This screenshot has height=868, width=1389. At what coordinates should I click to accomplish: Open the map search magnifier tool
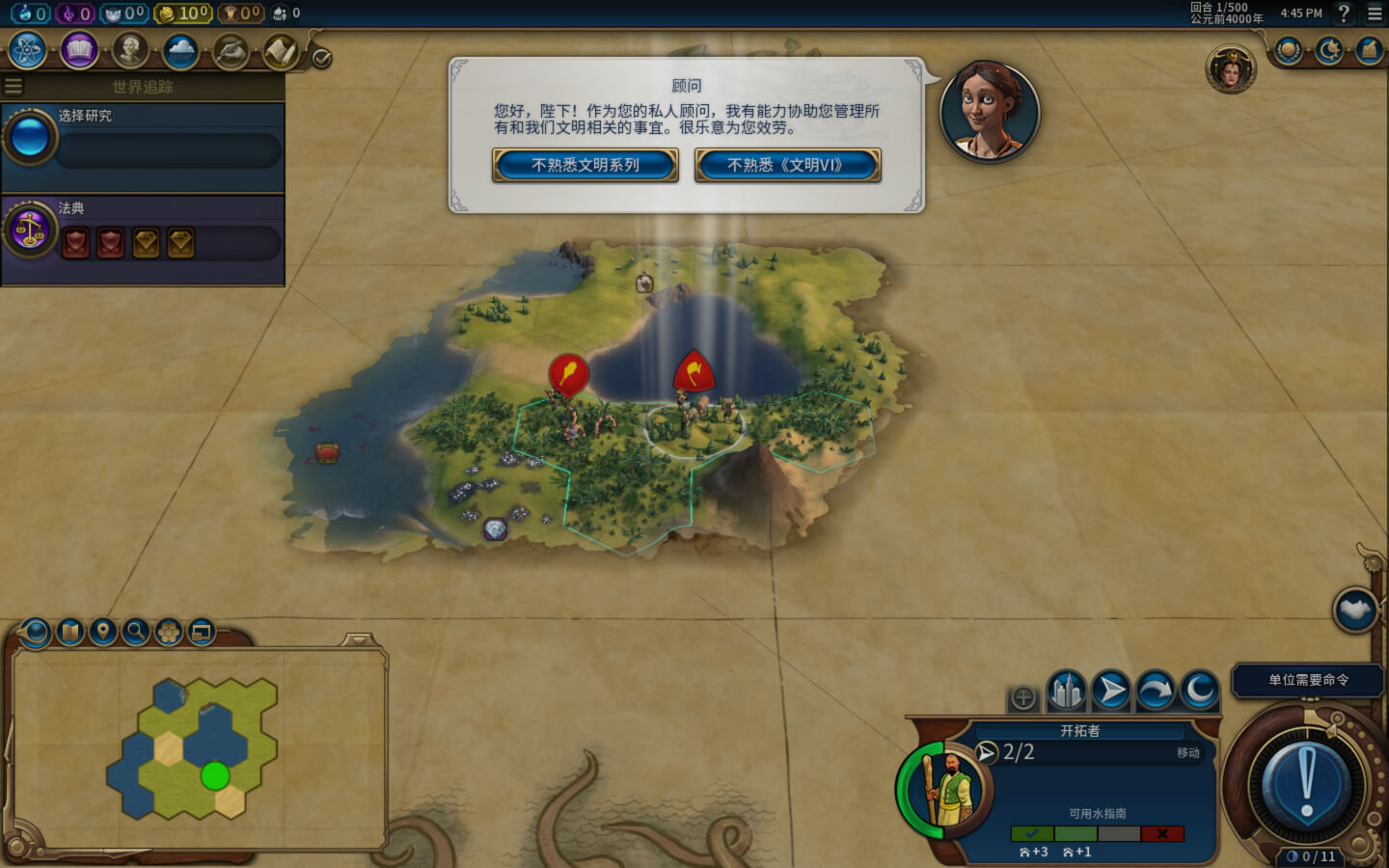(136, 632)
